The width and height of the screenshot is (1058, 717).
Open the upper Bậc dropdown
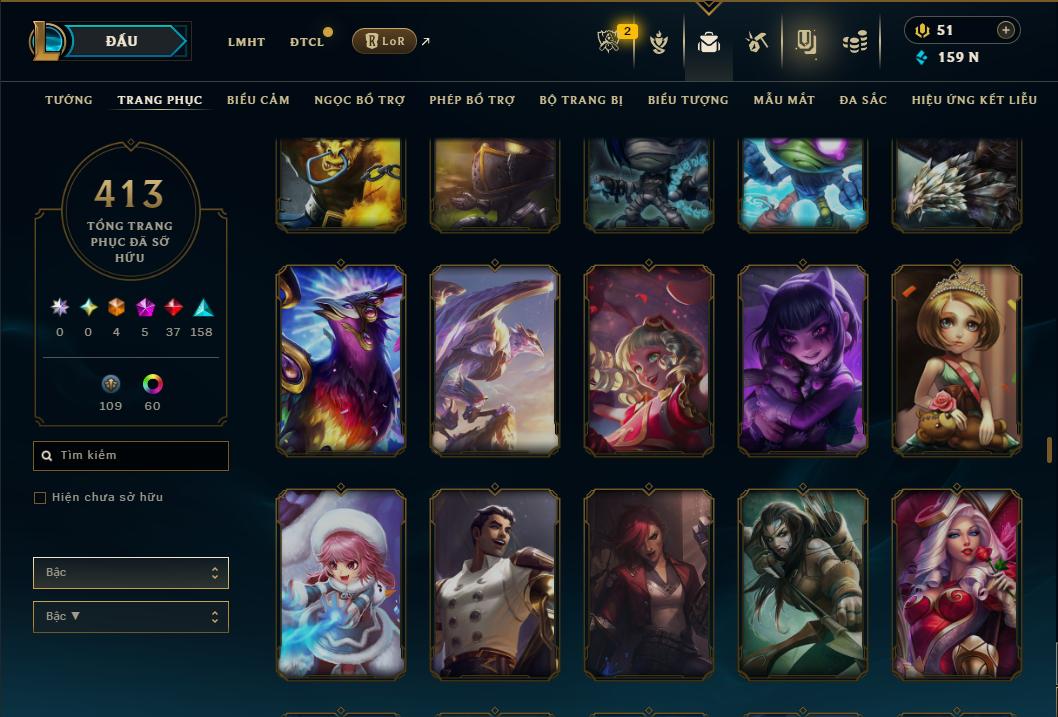130,573
